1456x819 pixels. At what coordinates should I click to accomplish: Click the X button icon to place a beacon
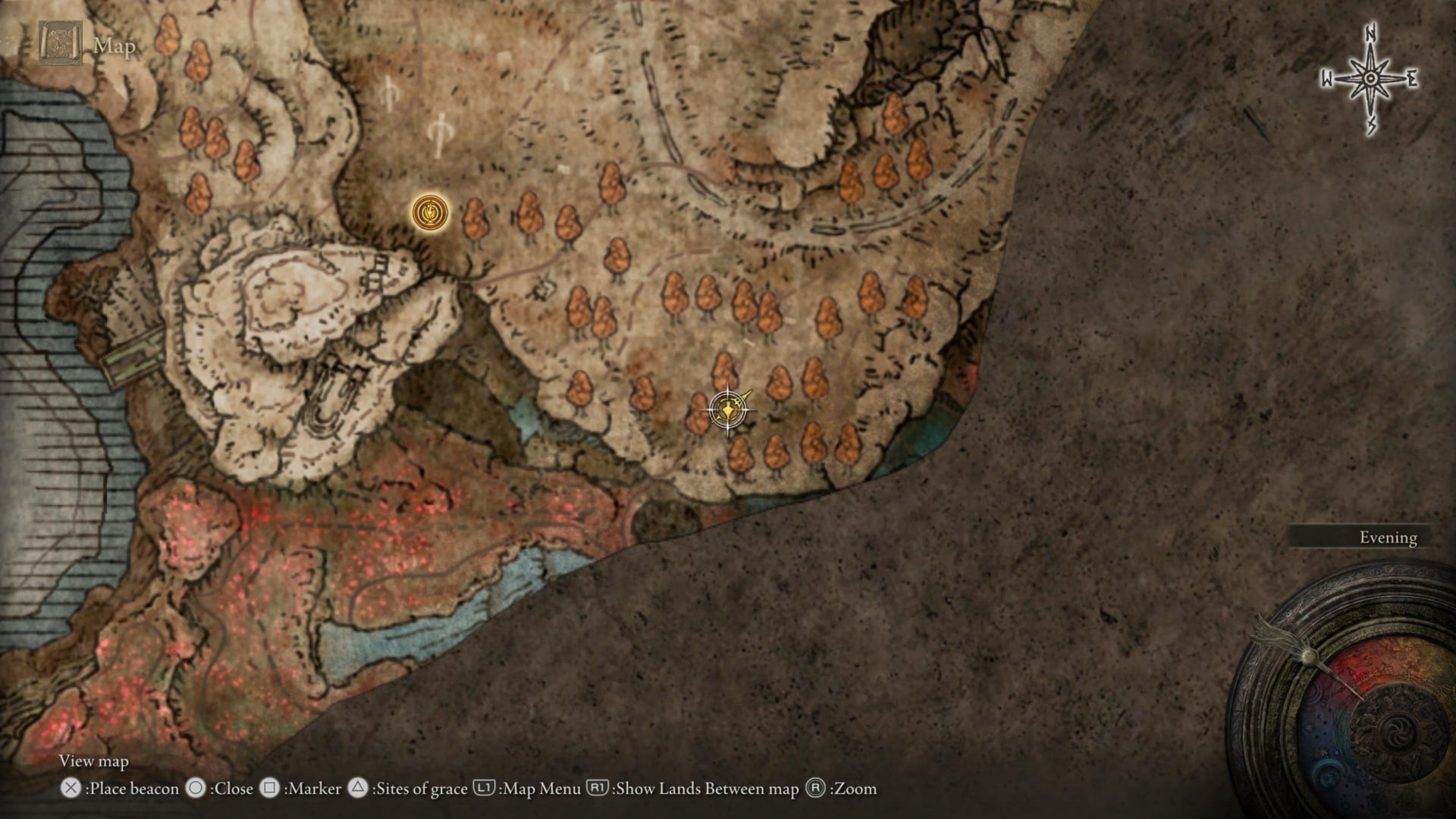point(70,789)
